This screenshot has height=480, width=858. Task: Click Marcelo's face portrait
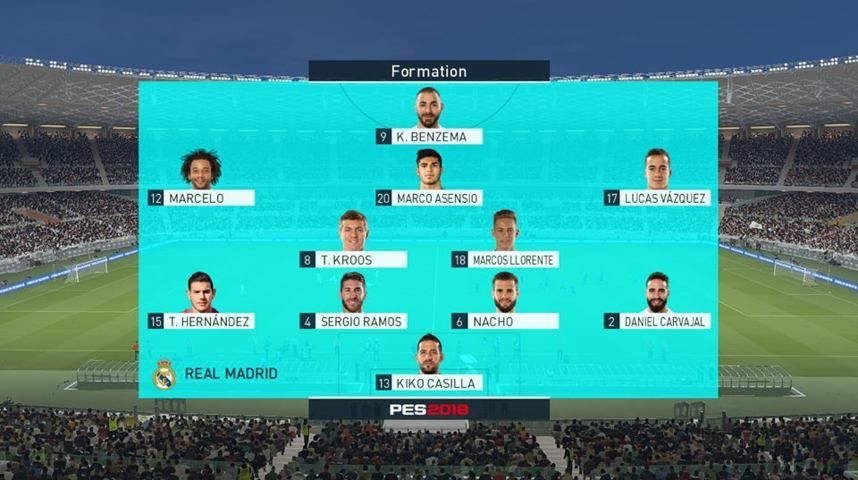(x=201, y=169)
